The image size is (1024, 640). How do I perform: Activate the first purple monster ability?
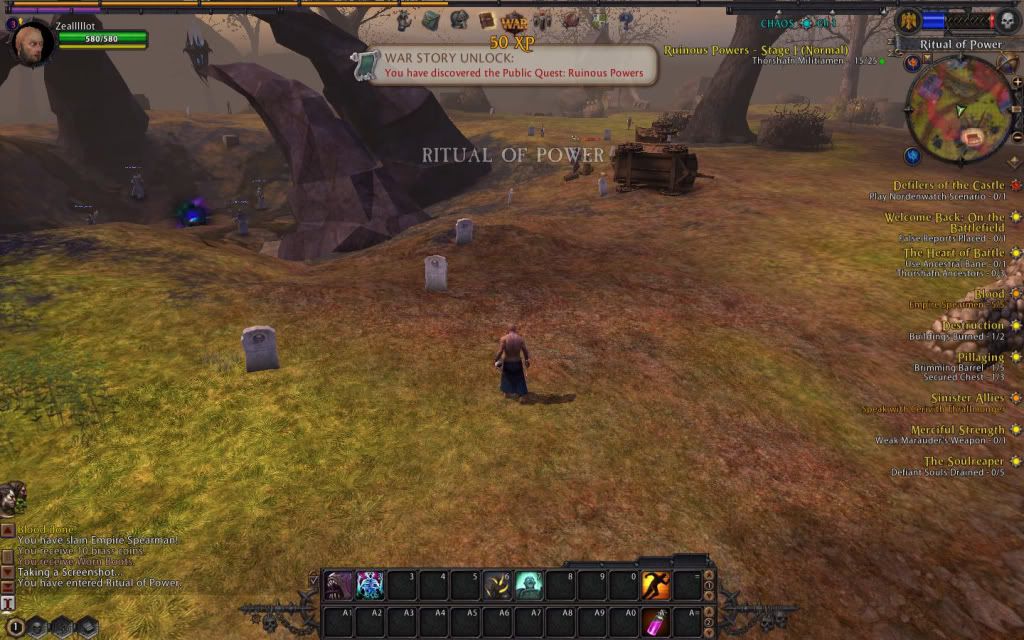(339, 585)
